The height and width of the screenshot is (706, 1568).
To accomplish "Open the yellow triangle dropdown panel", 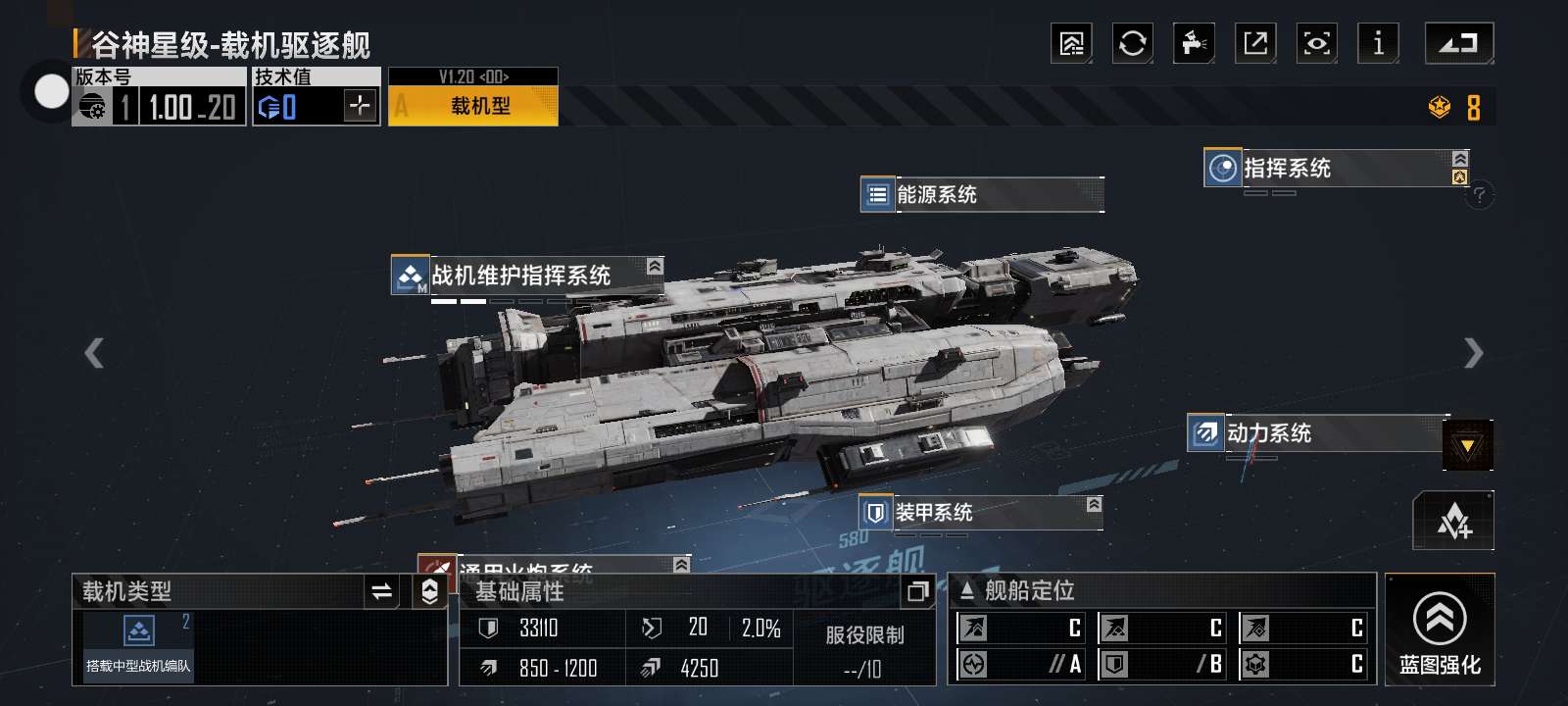I will point(1467,445).
